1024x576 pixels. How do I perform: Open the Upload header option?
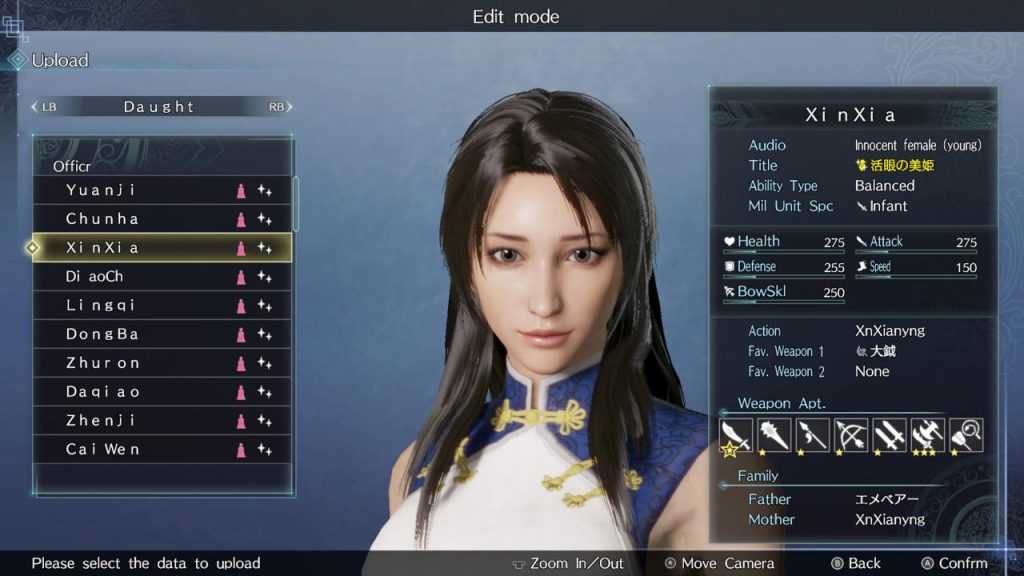(x=59, y=60)
